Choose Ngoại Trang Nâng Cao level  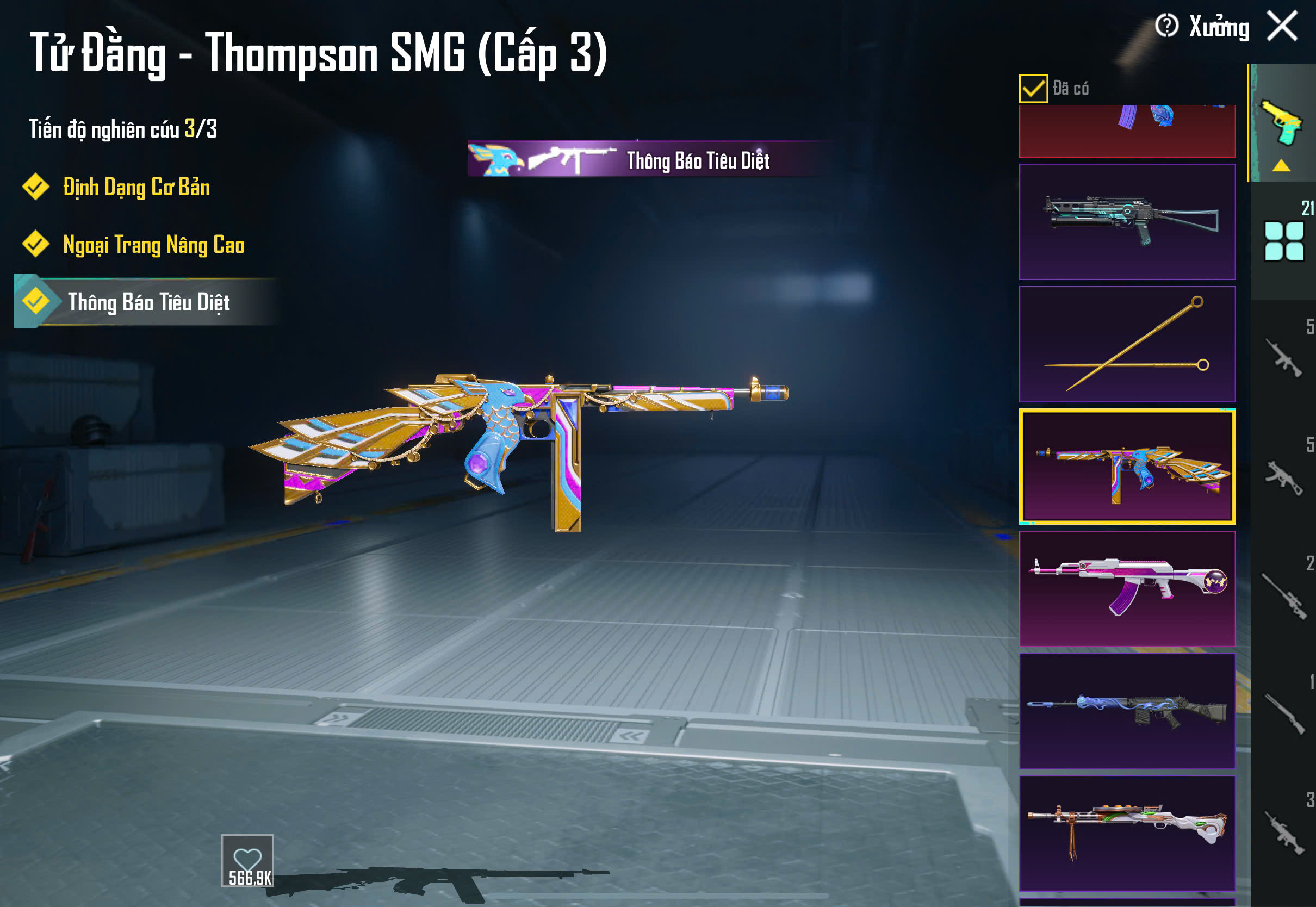pyautogui.click(x=153, y=245)
